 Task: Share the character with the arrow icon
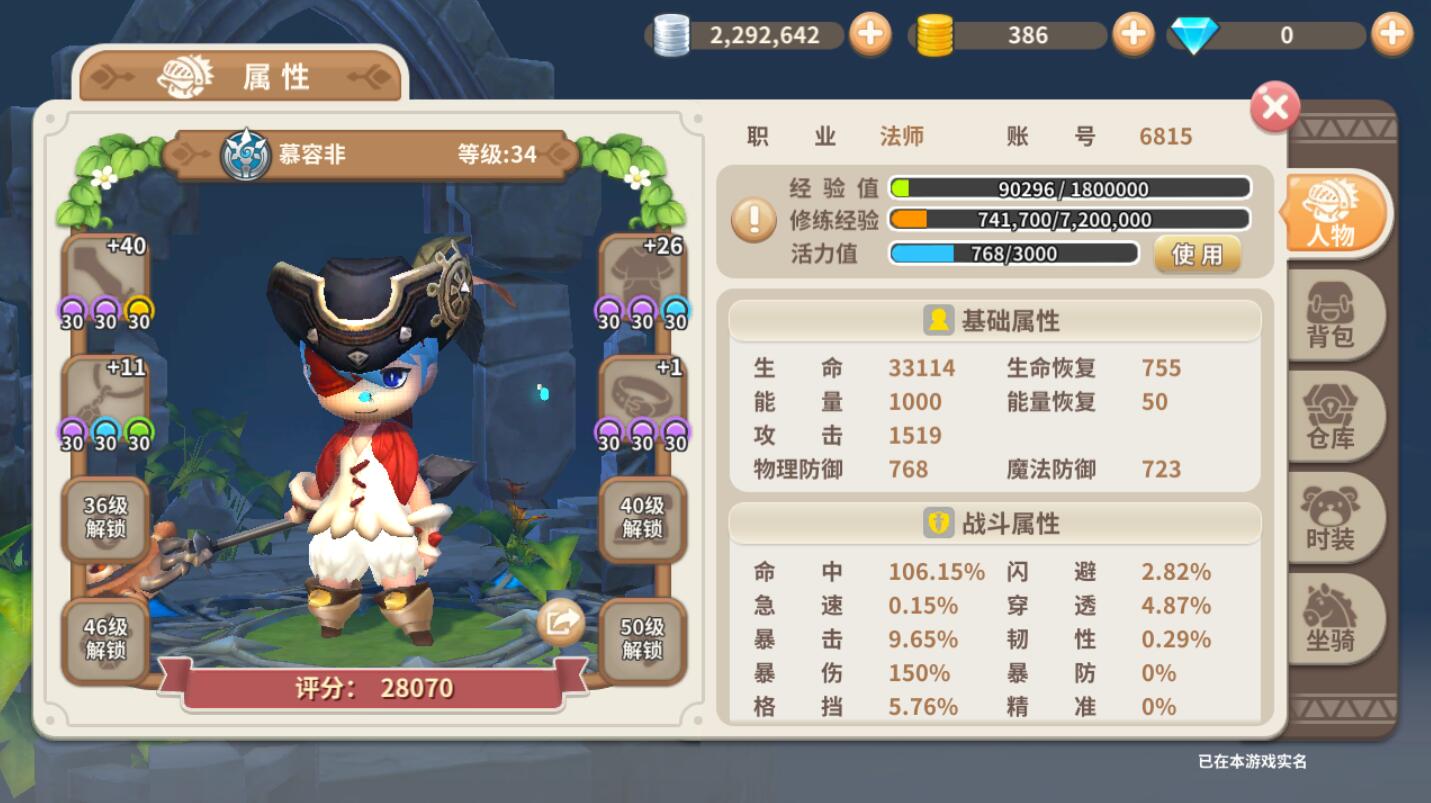(x=560, y=624)
